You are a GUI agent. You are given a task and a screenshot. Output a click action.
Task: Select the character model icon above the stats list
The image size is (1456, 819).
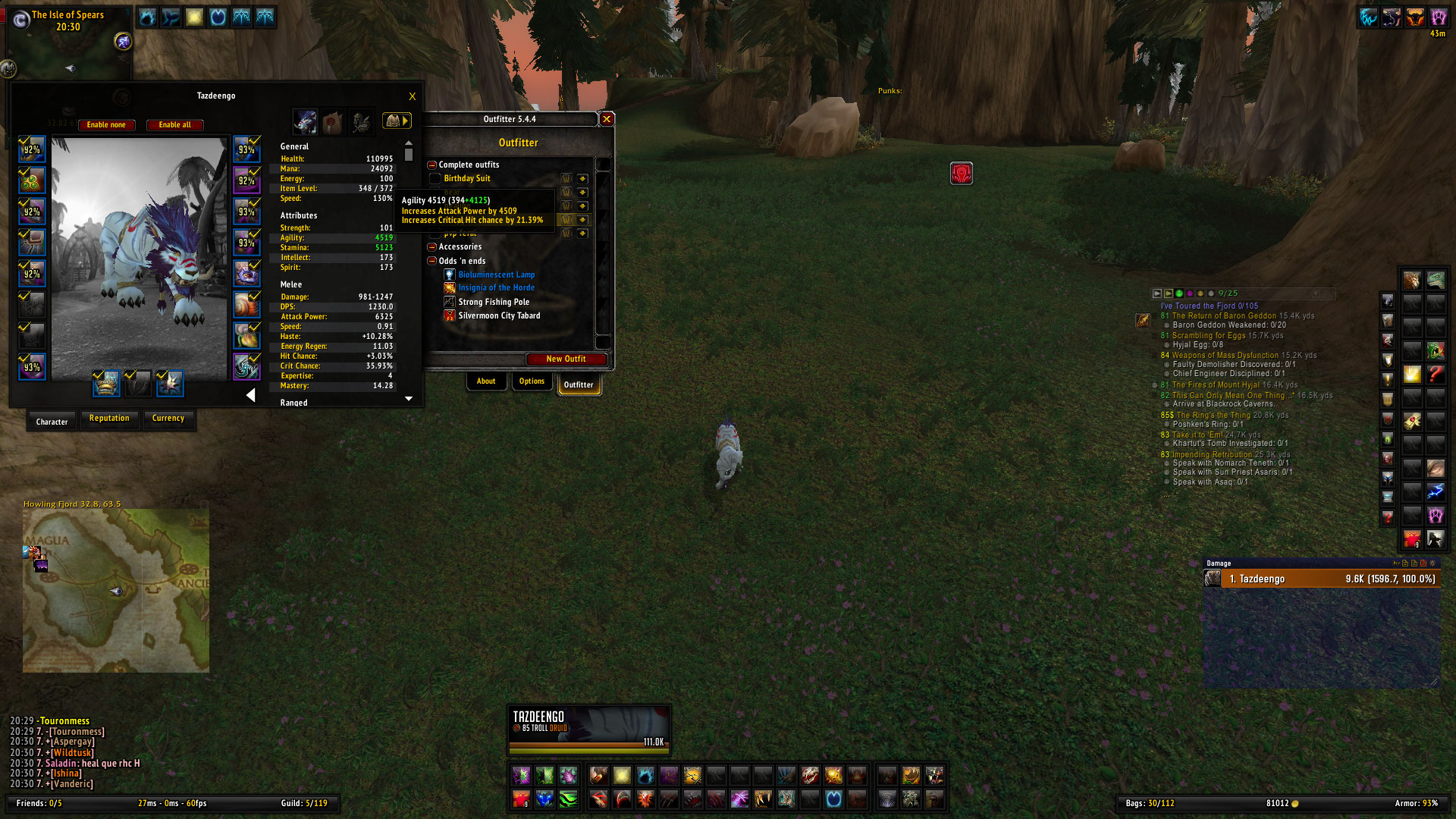[305, 122]
